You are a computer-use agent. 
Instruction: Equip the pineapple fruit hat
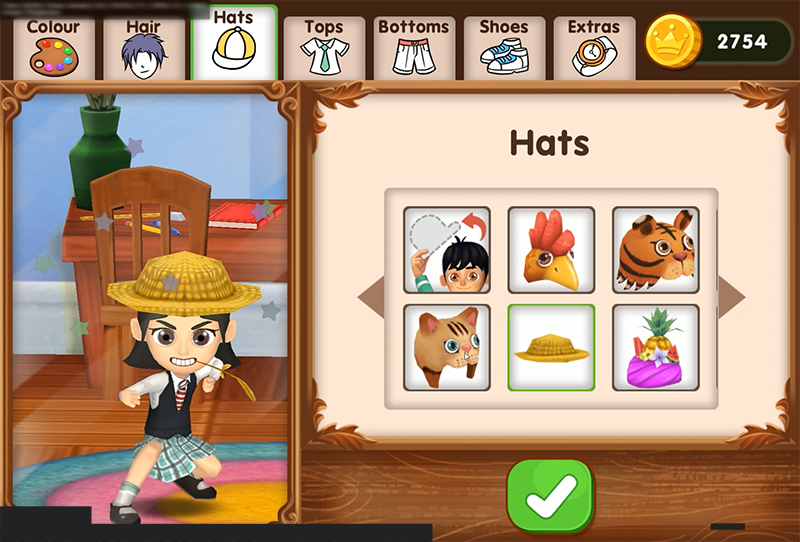(655, 347)
